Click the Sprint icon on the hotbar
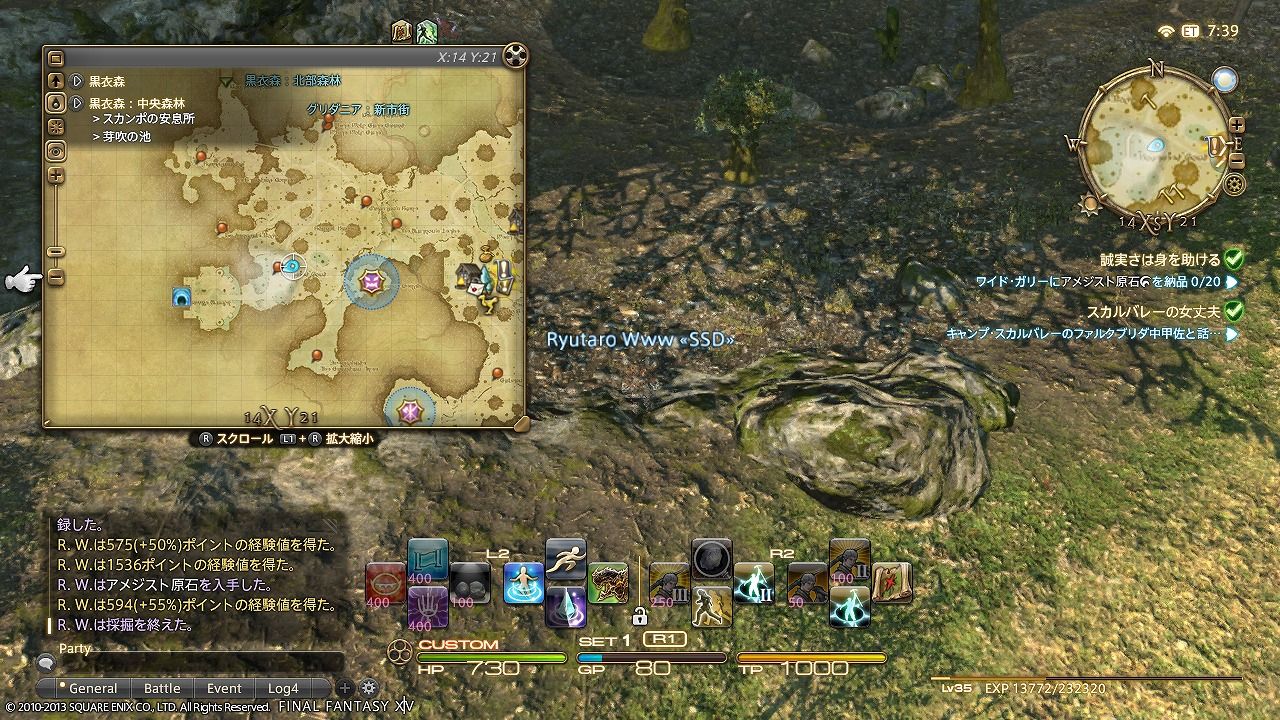 pyautogui.click(x=565, y=558)
